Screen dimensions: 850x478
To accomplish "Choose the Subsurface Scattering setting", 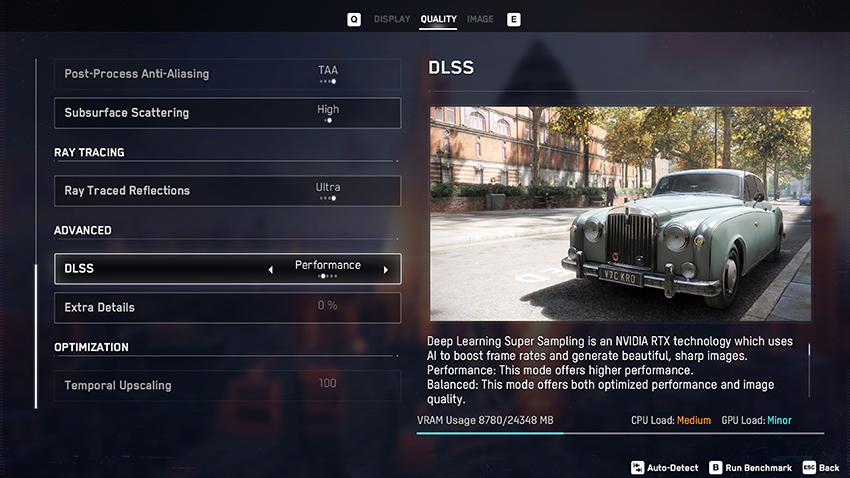I will 227,113.
